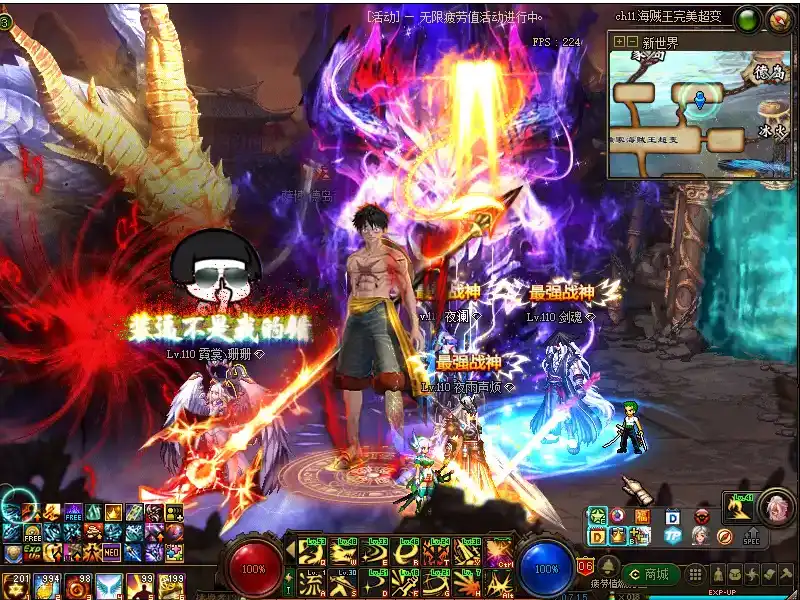Select the consumable slot with count 201
Screen dimensions: 800x600
tap(15, 583)
